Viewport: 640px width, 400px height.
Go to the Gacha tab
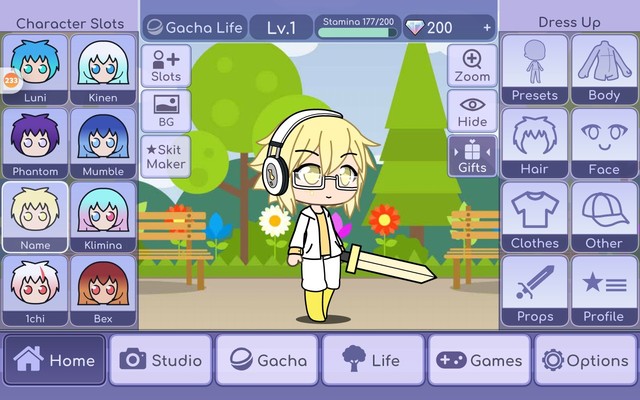tap(267, 360)
